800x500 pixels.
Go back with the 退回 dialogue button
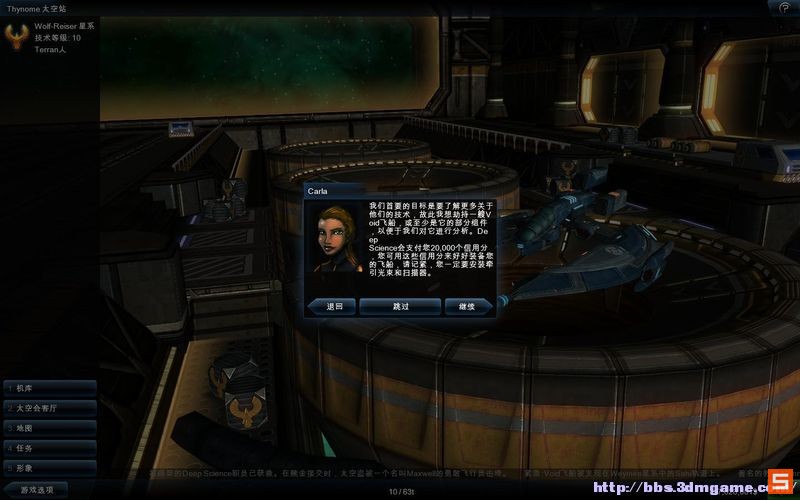tap(333, 306)
